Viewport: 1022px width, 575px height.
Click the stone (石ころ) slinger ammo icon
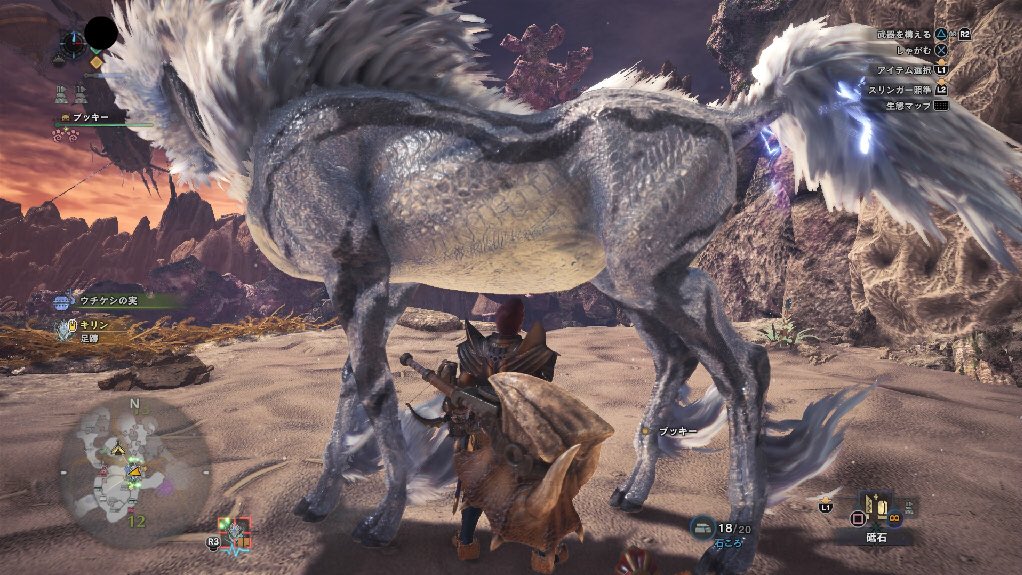coord(703,527)
